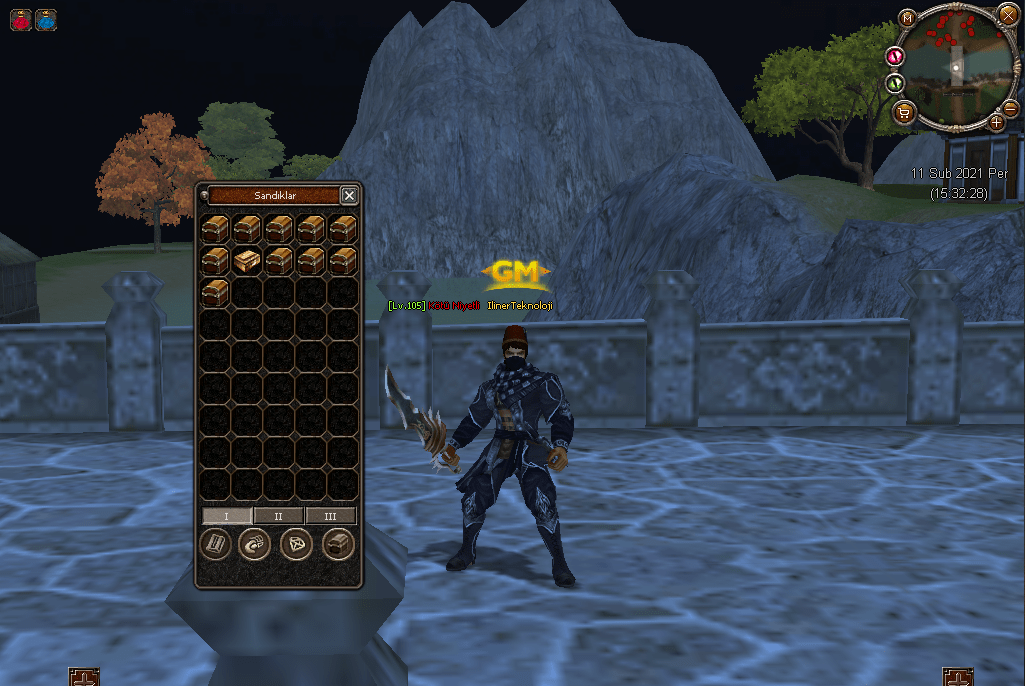Close the minimap with the X button
Image resolution: width=1025 pixels, height=686 pixels.
point(1007,14)
